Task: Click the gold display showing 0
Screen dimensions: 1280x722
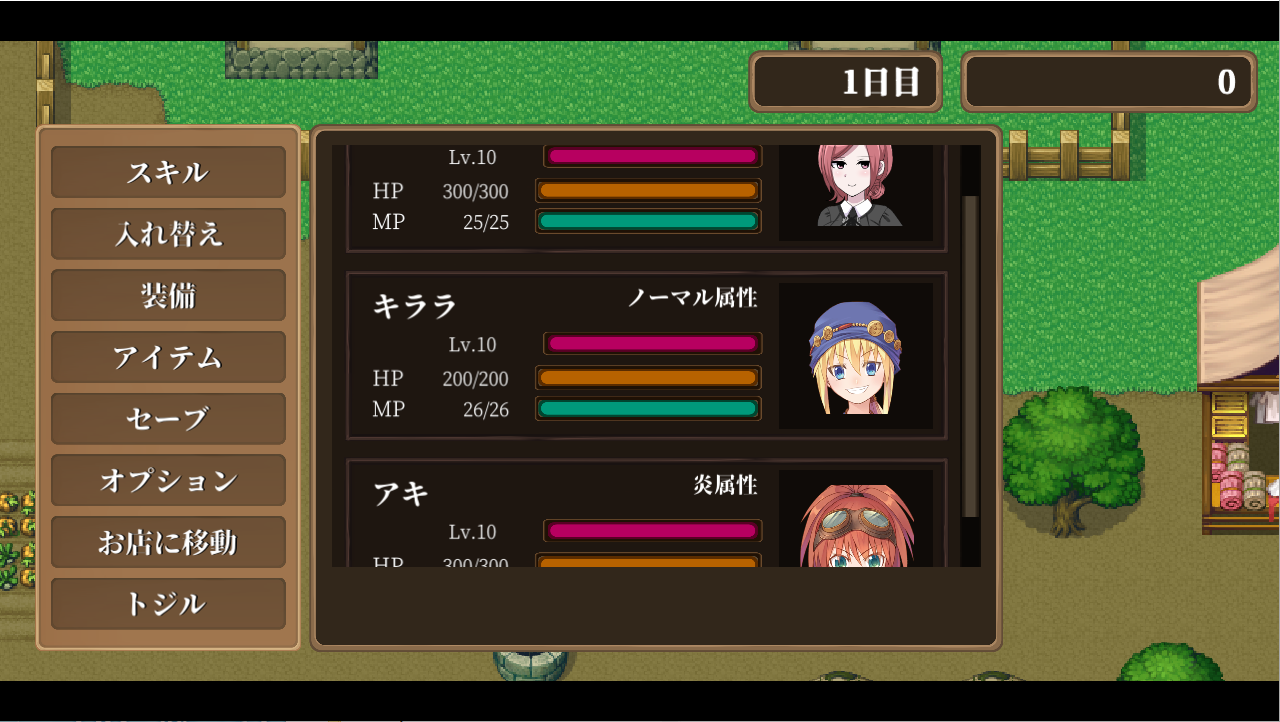Action: [1108, 83]
